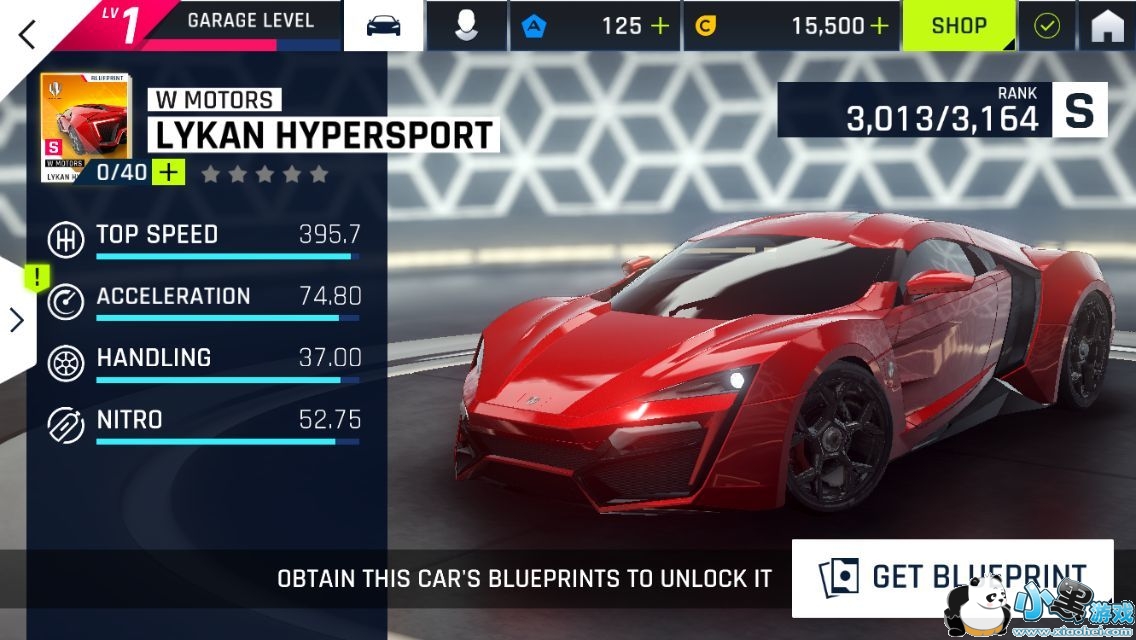Image resolution: width=1136 pixels, height=640 pixels.
Task: Click the Get Blueprint button
Action: coord(952,578)
